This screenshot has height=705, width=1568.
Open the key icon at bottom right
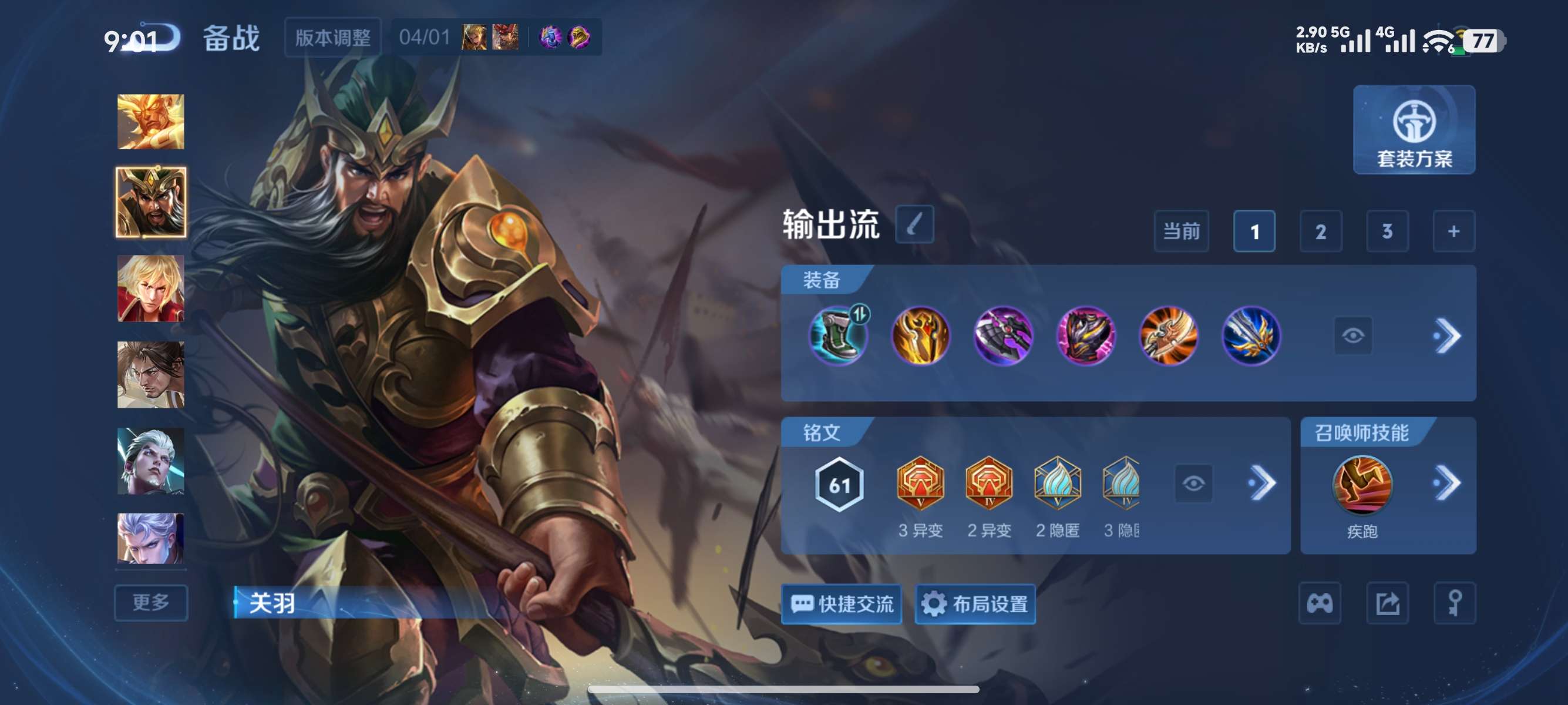coord(1455,603)
